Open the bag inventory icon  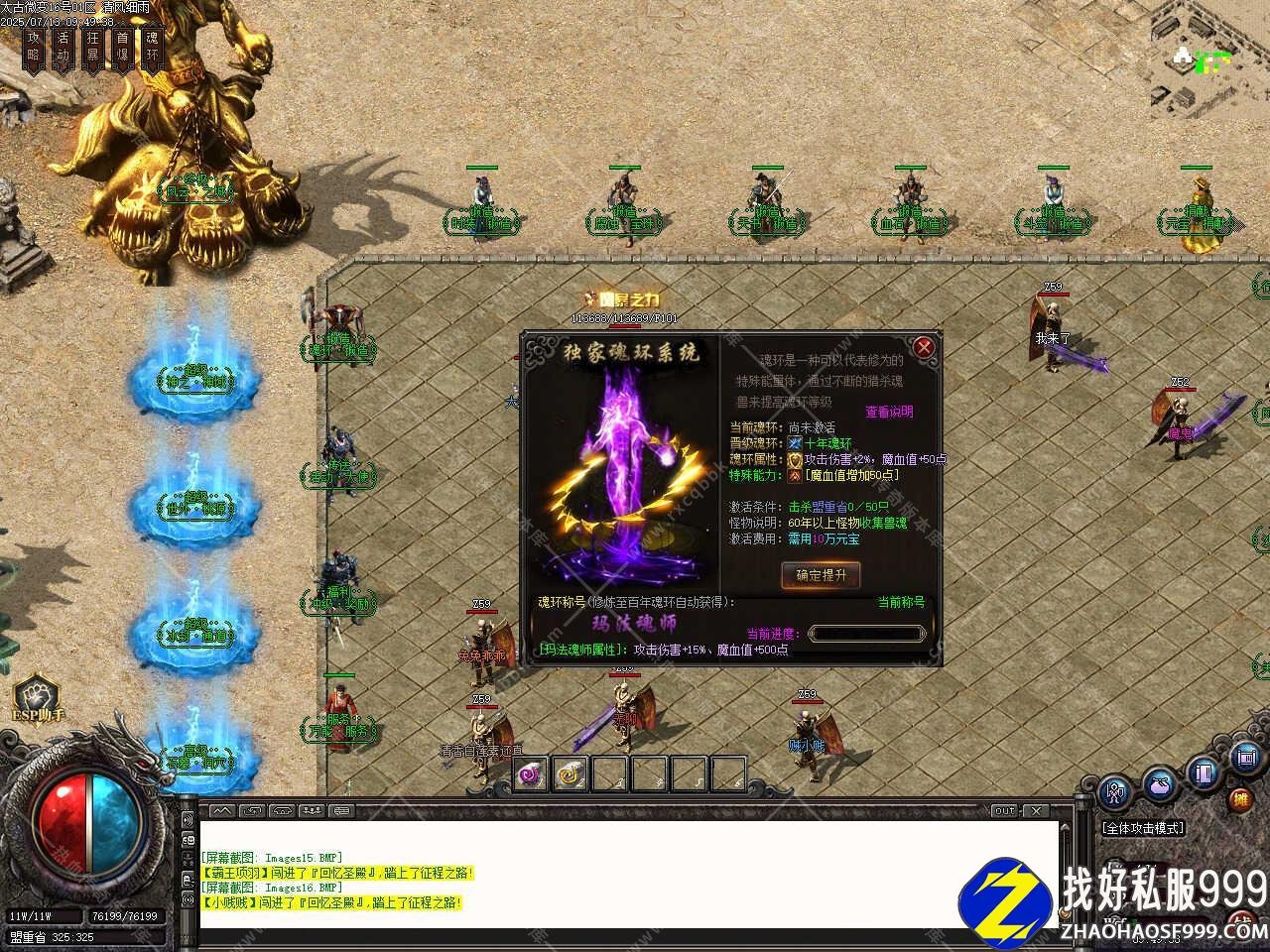pos(1160,785)
